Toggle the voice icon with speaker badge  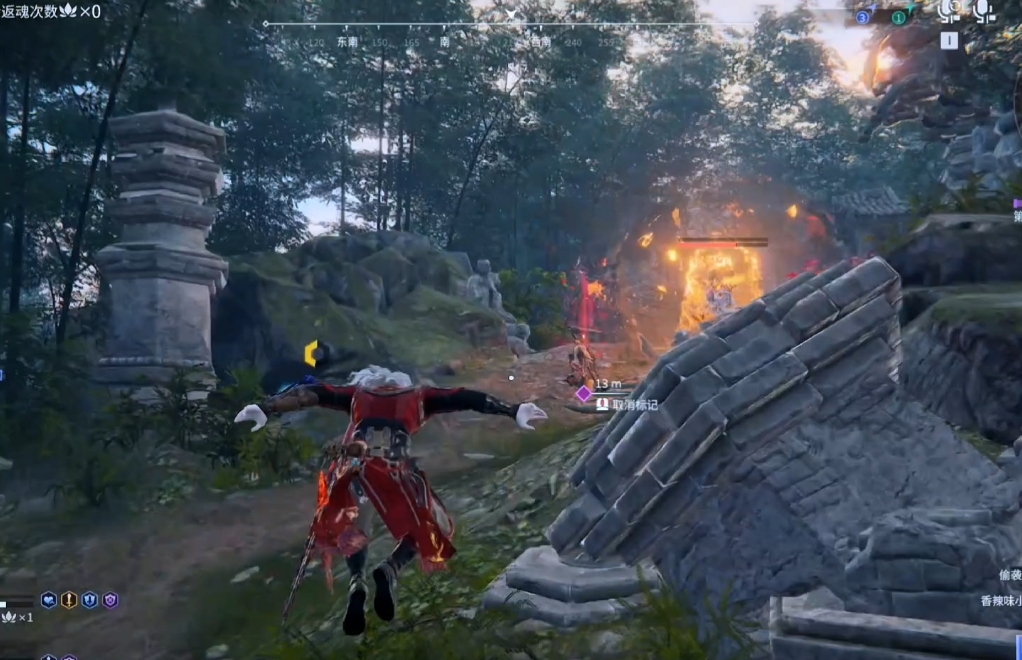pos(949,11)
